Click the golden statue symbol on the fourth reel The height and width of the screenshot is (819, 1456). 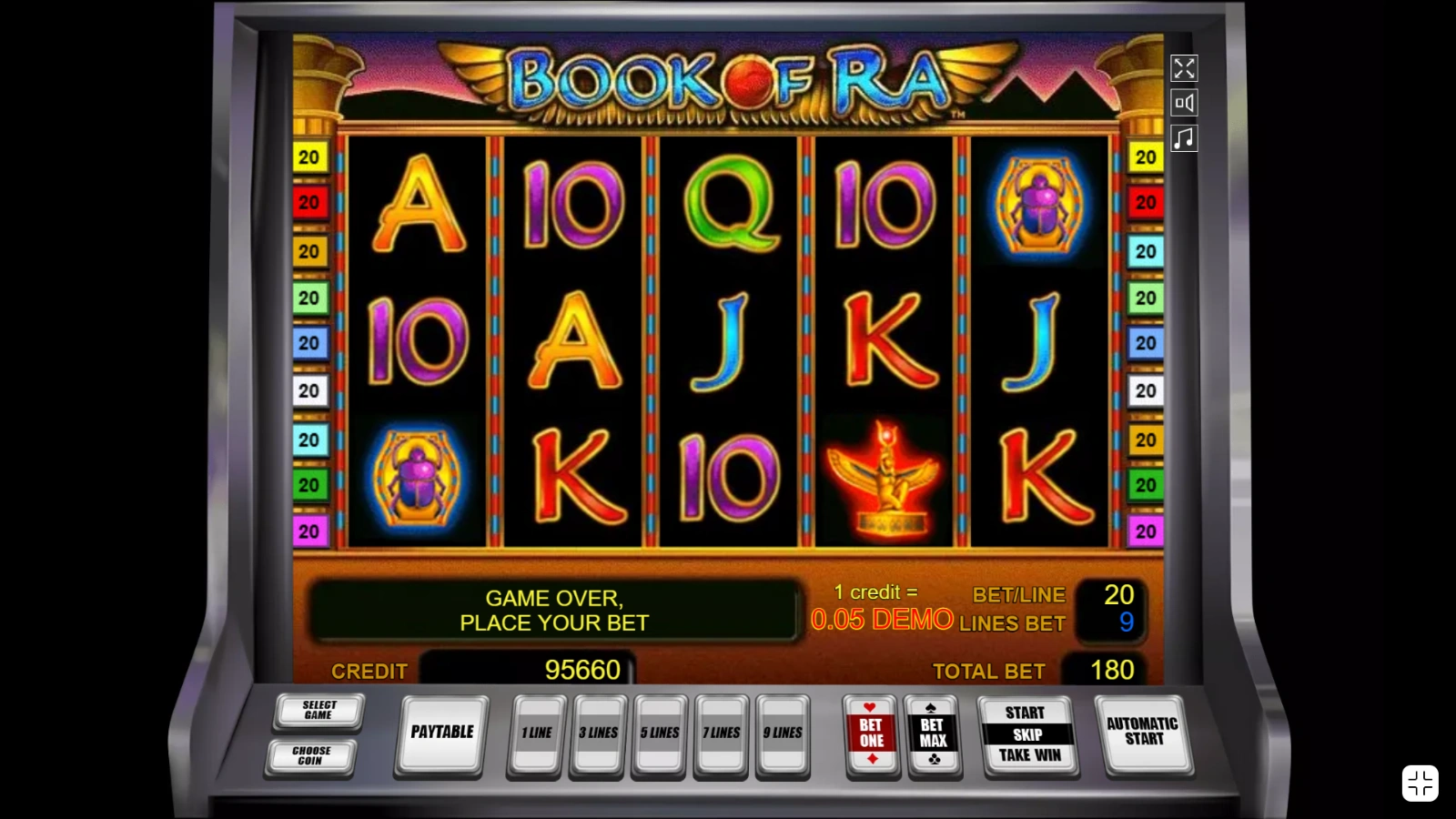[x=884, y=475]
